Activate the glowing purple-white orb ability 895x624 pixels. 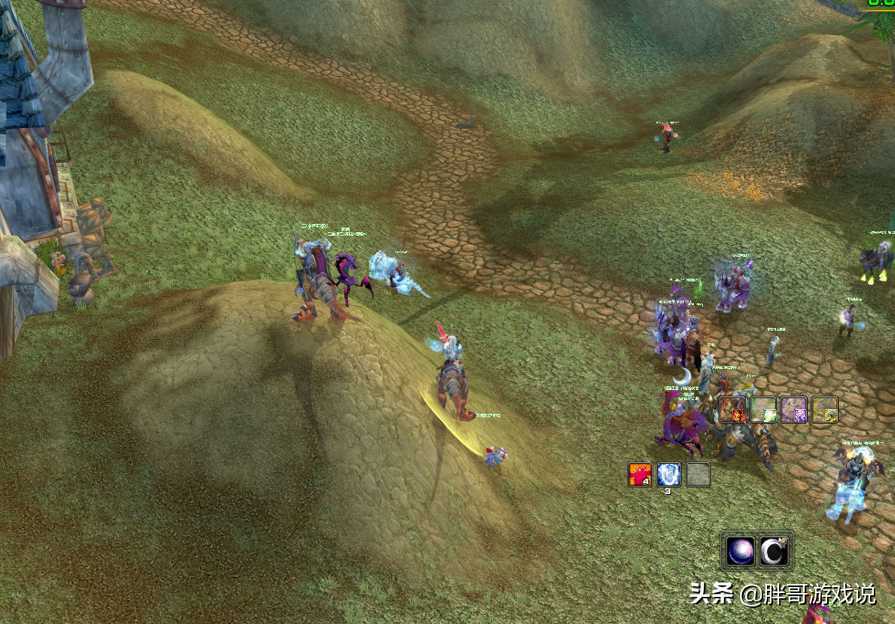tap(742, 551)
